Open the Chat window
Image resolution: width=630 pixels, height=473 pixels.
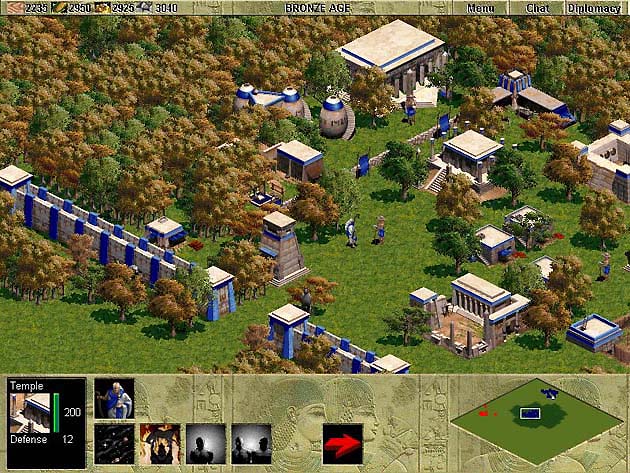[x=537, y=8]
